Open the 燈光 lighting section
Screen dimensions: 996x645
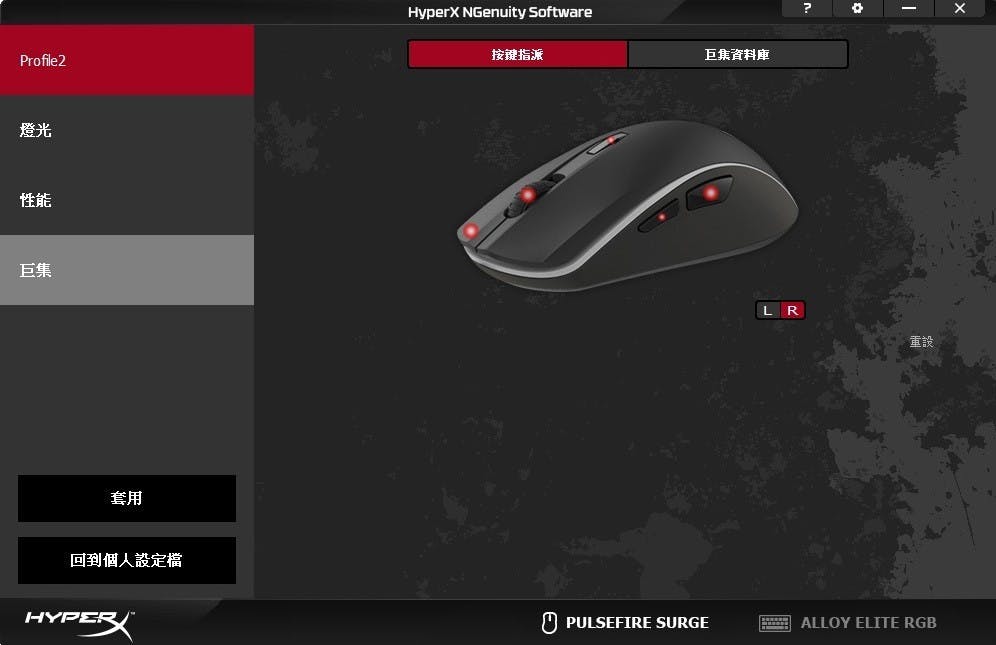click(x=126, y=130)
